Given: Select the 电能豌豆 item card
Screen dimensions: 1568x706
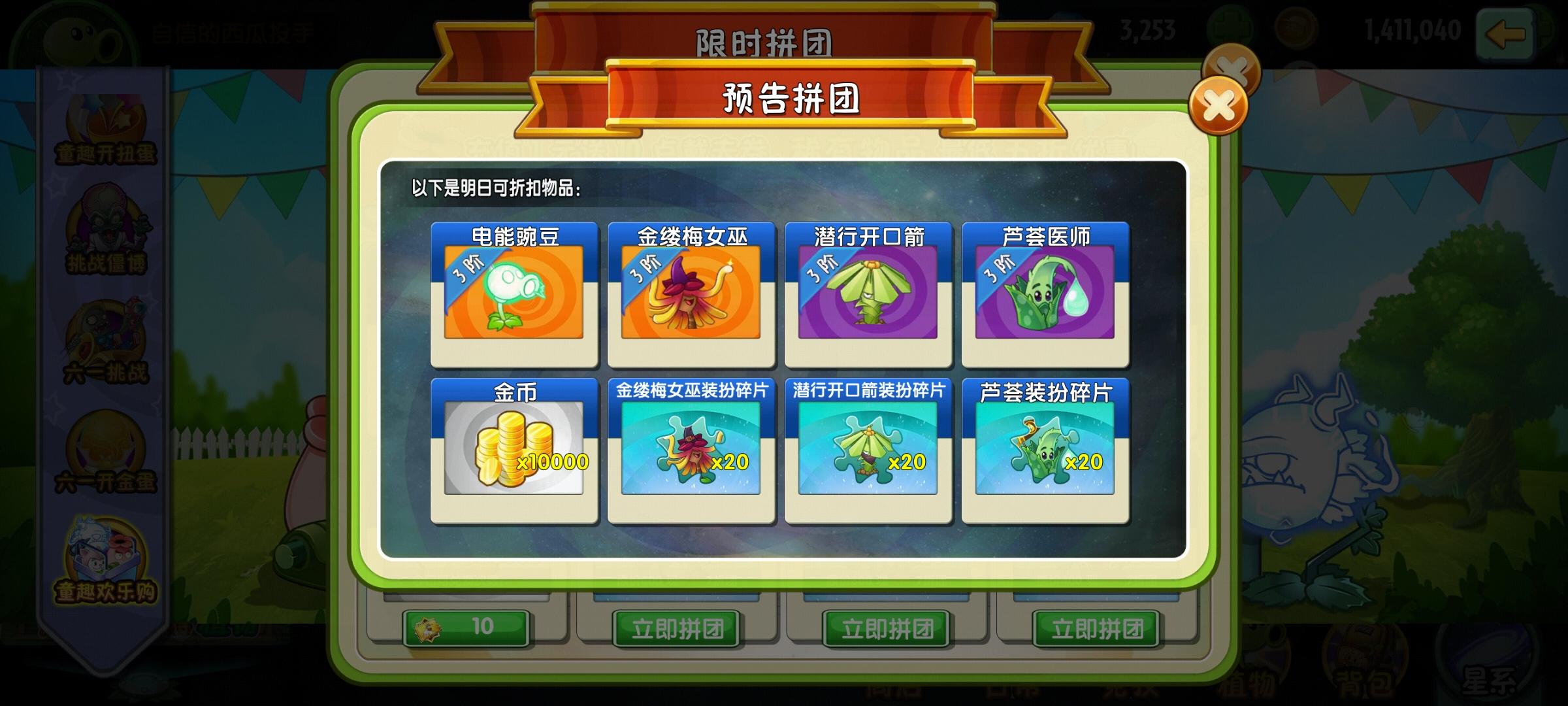Looking at the screenshot, I should coord(514,294).
